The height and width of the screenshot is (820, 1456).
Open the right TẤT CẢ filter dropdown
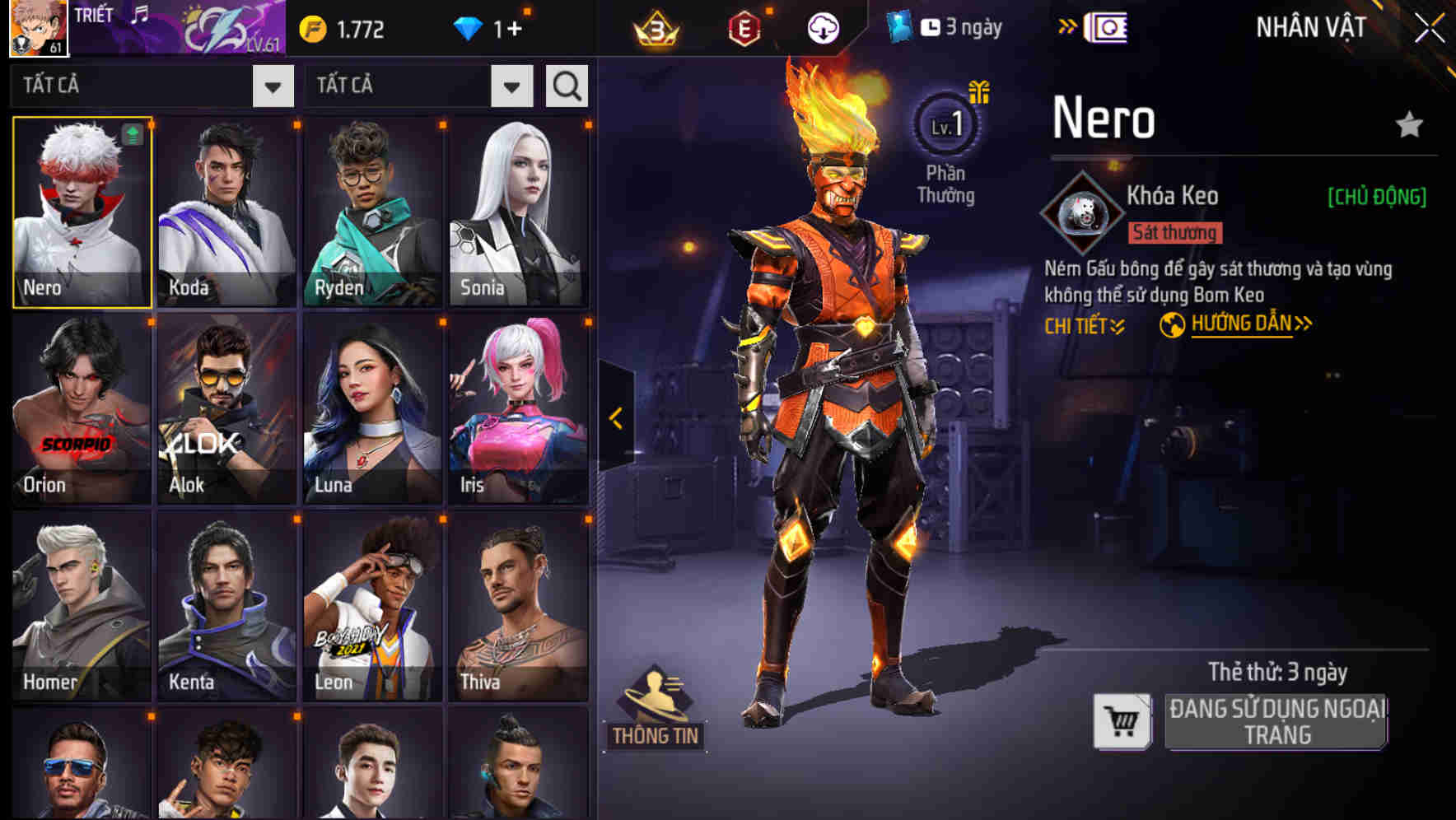click(x=510, y=85)
